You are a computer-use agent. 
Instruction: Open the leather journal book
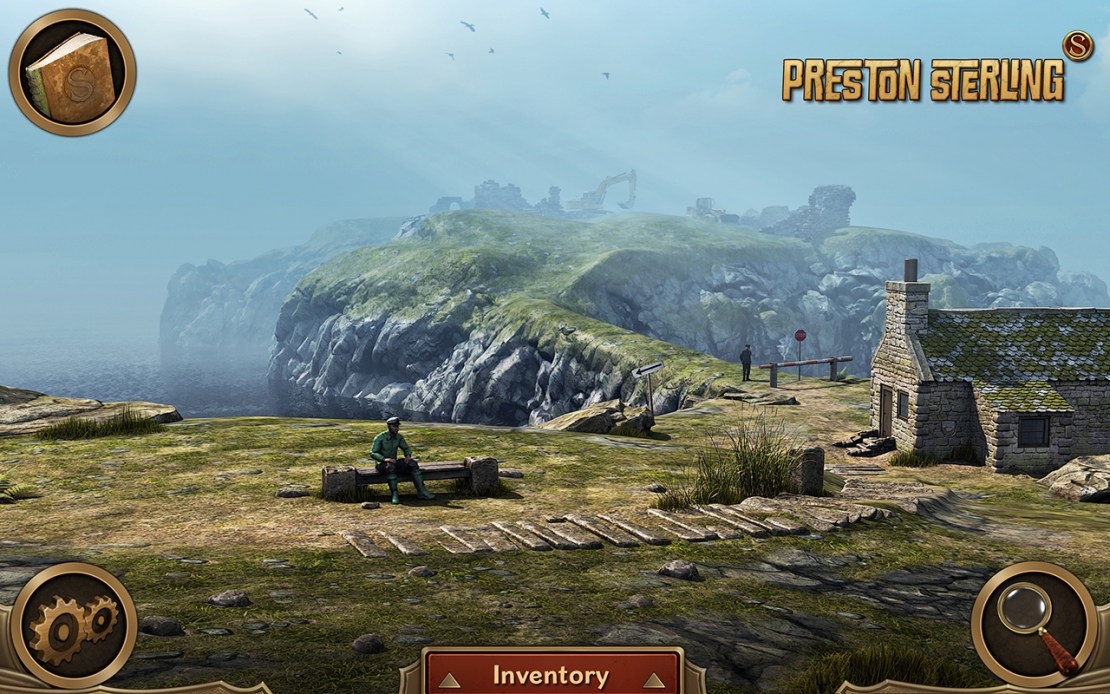click(72, 72)
